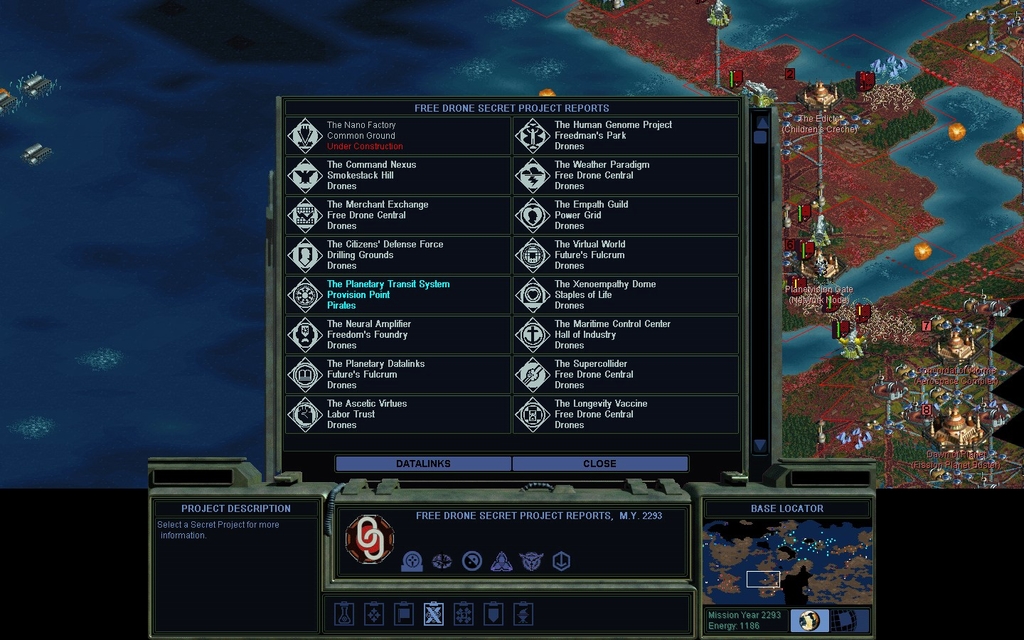The image size is (1024, 640).
Task: Show The Maritime Control Center info
Action: point(626,335)
